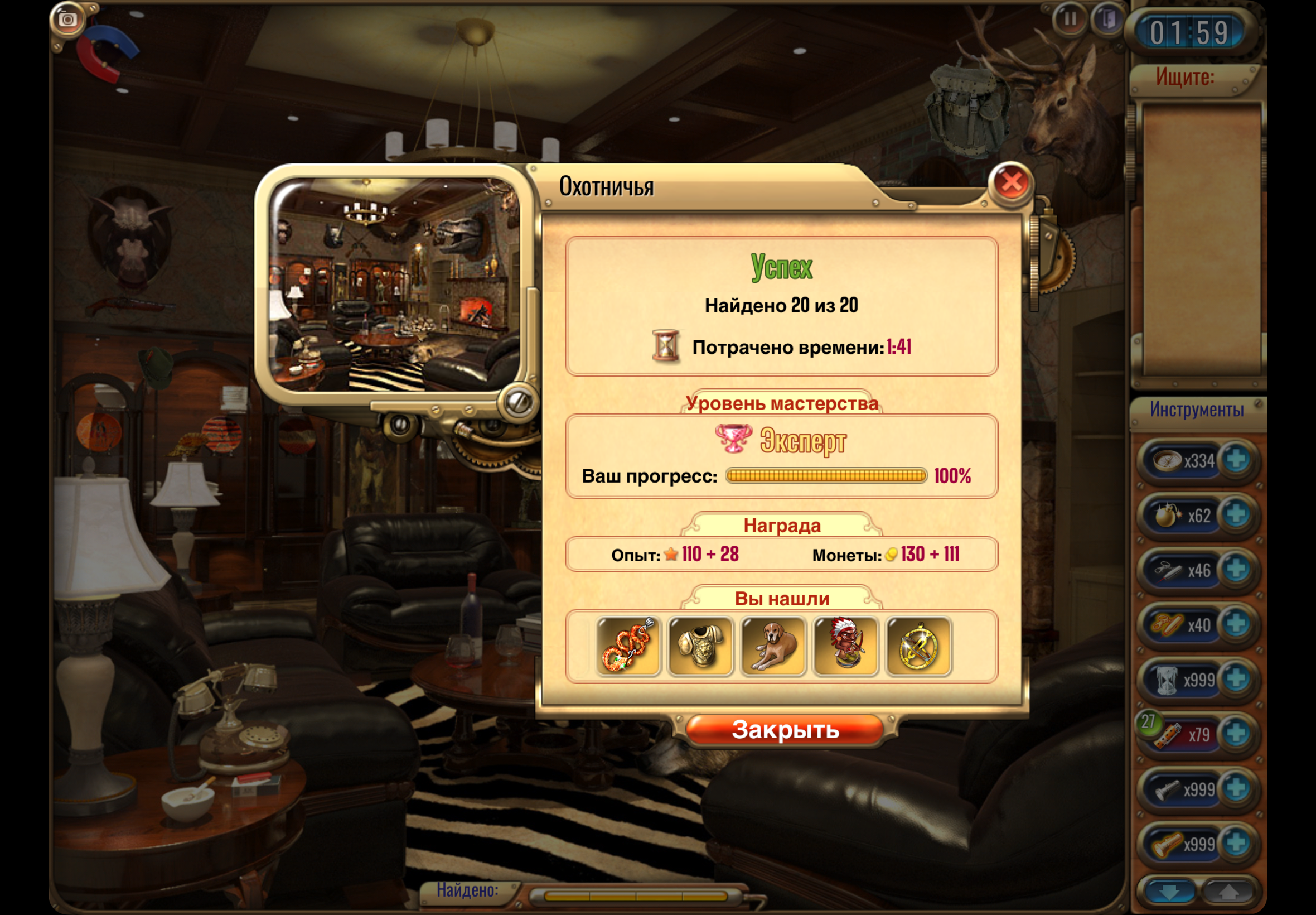Image resolution: width=1316 pixels, height=915 pixels.
Task: Take a screenshot with the camera icon
Action: (x=68, y=20)
